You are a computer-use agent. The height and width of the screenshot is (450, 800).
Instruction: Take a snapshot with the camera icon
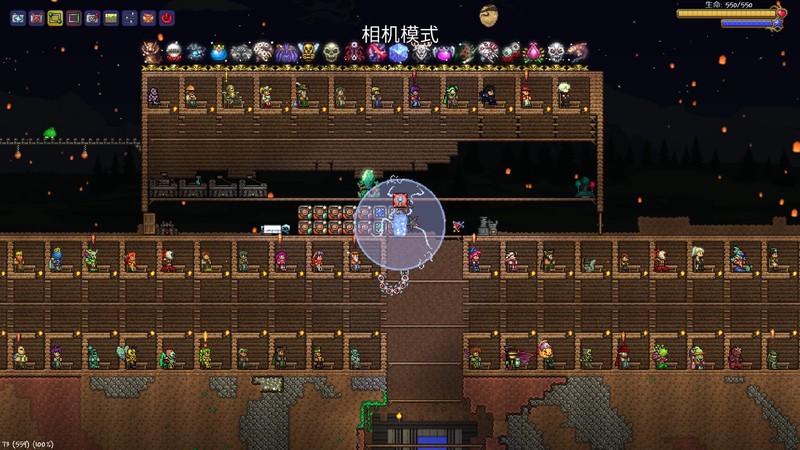[x=92, y=18]
